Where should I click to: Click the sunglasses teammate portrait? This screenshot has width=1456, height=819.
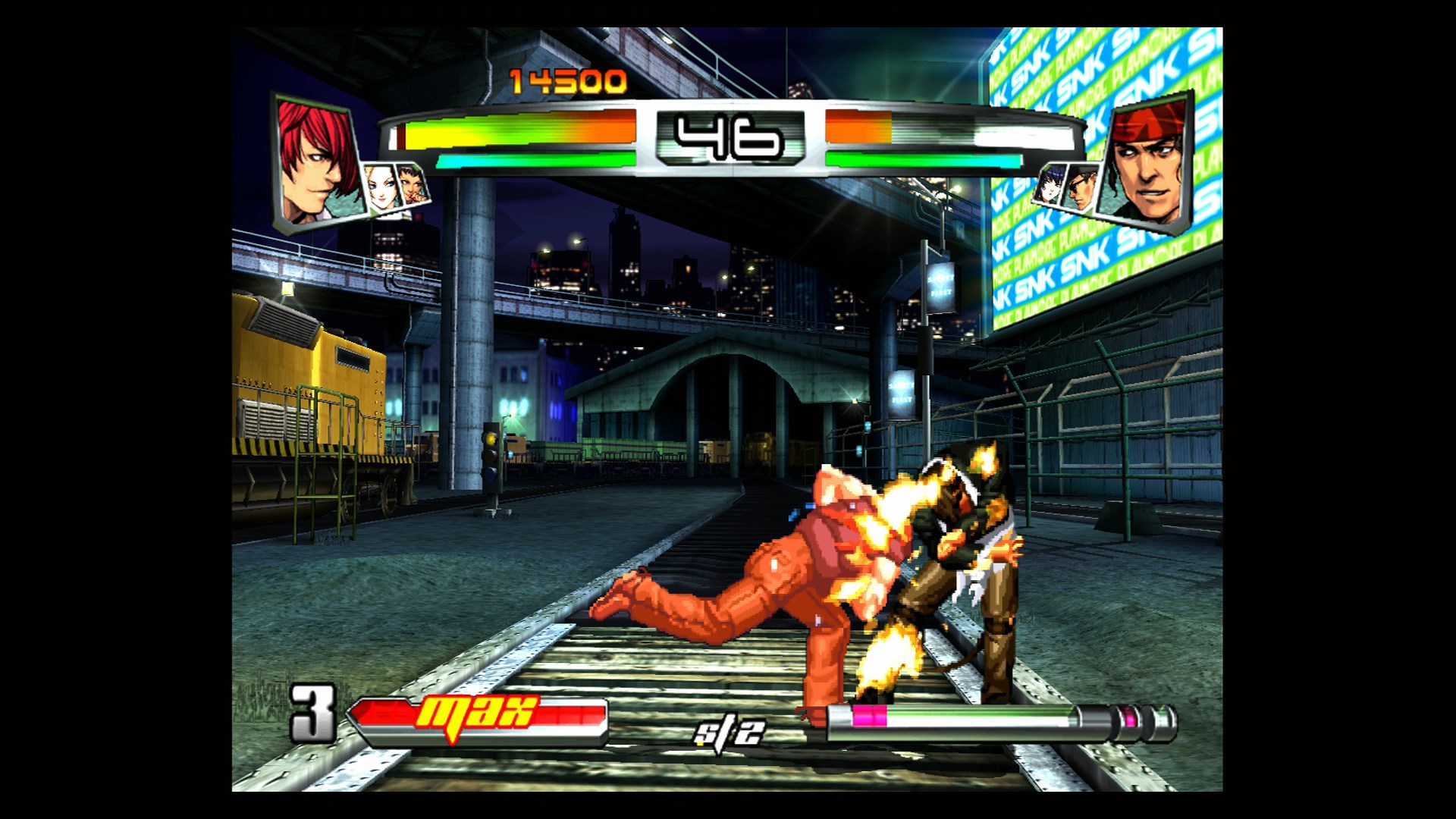point(1082,188)
